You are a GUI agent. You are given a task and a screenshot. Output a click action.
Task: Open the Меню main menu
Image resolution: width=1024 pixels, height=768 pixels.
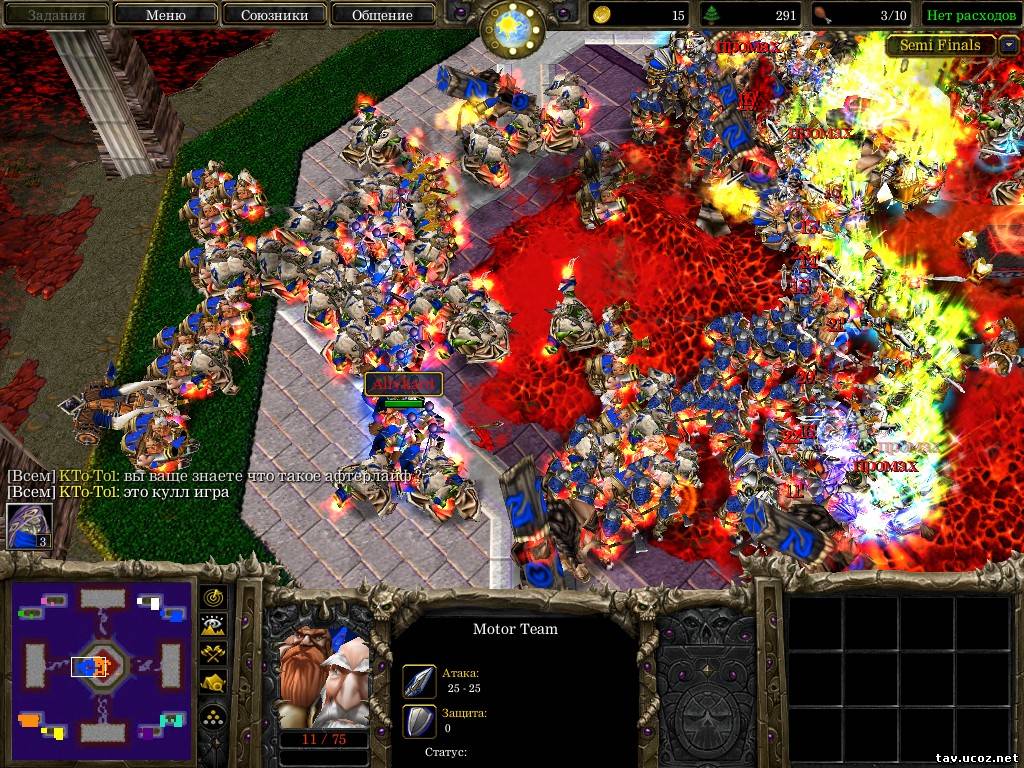[165, 15]
